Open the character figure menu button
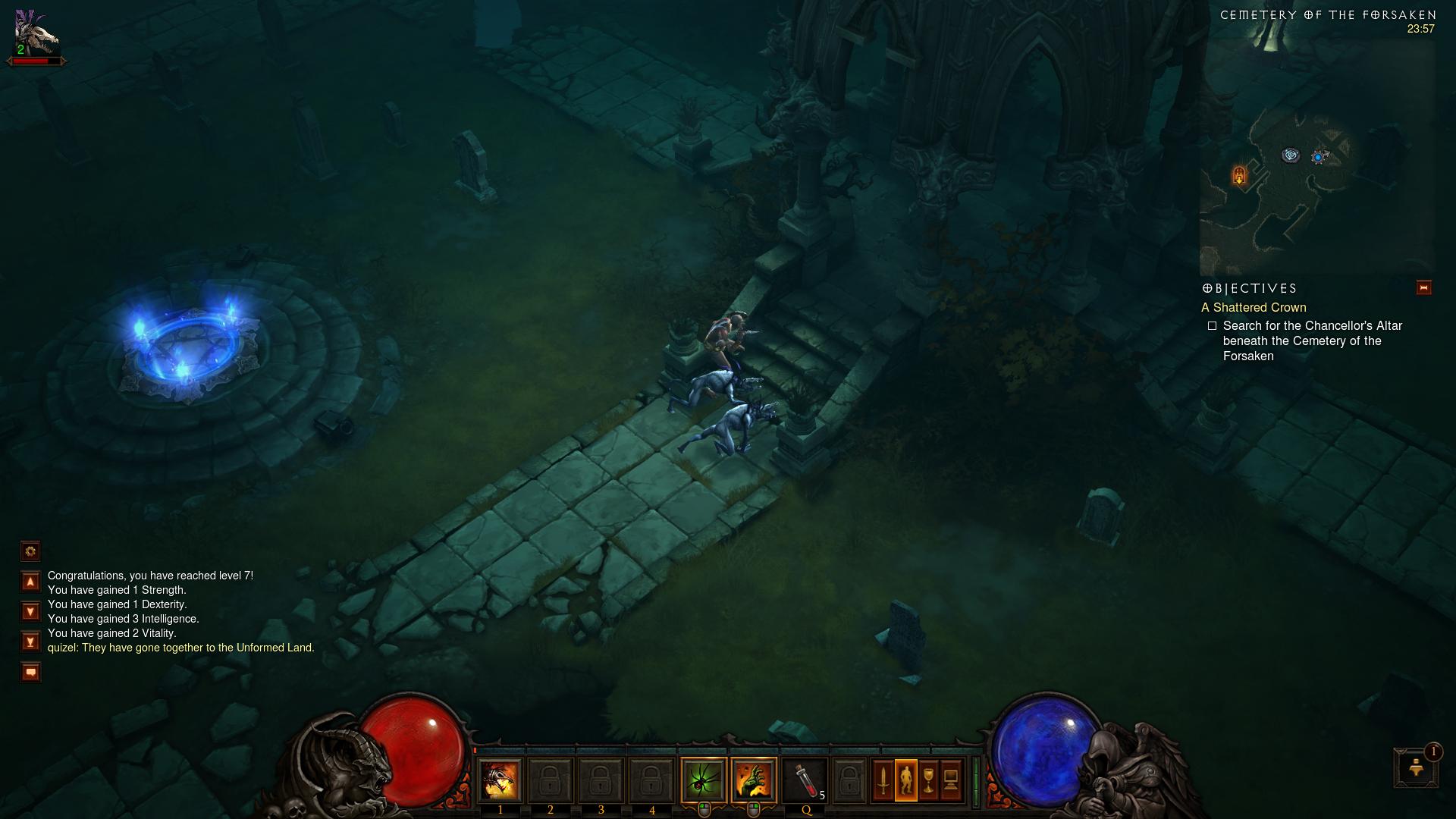 [906, 780]
